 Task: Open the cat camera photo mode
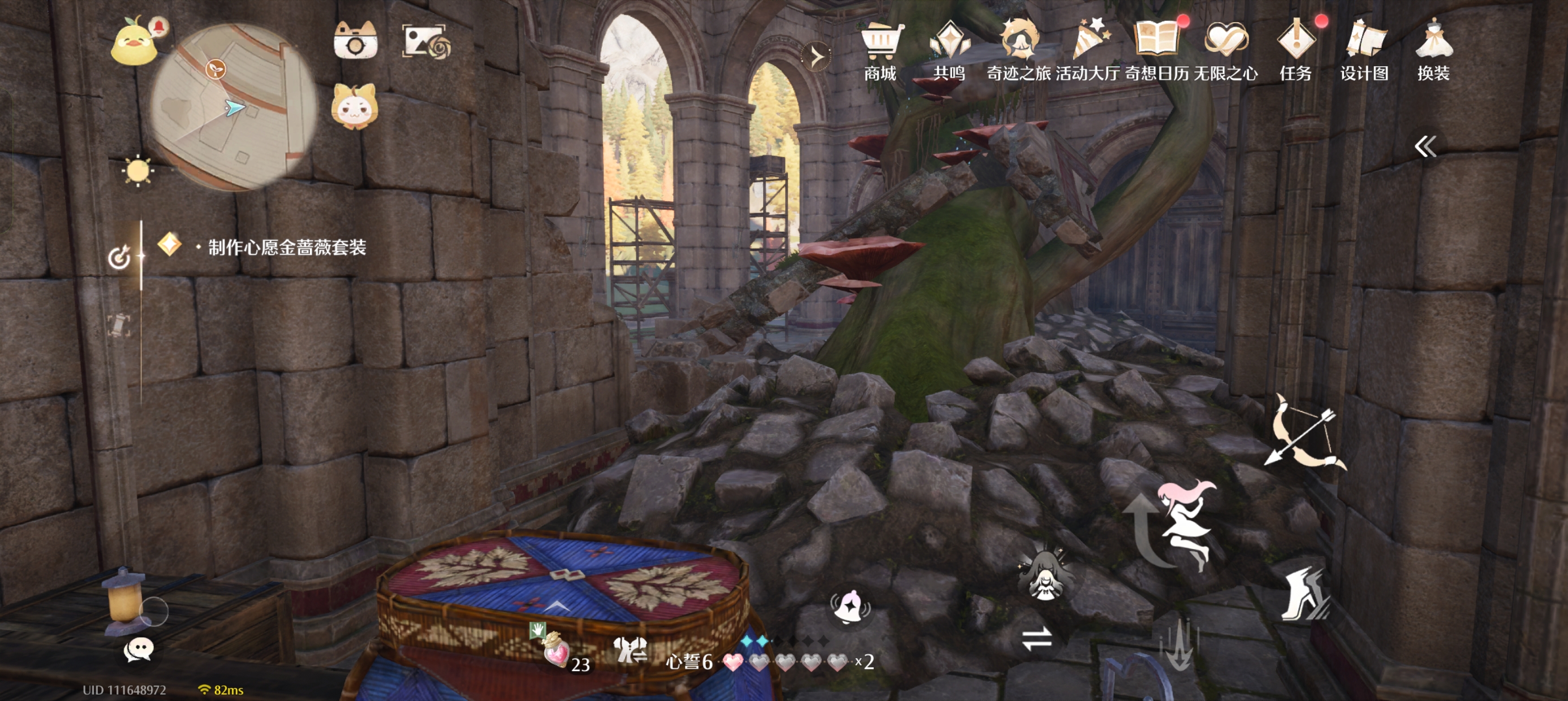[355, 41]
